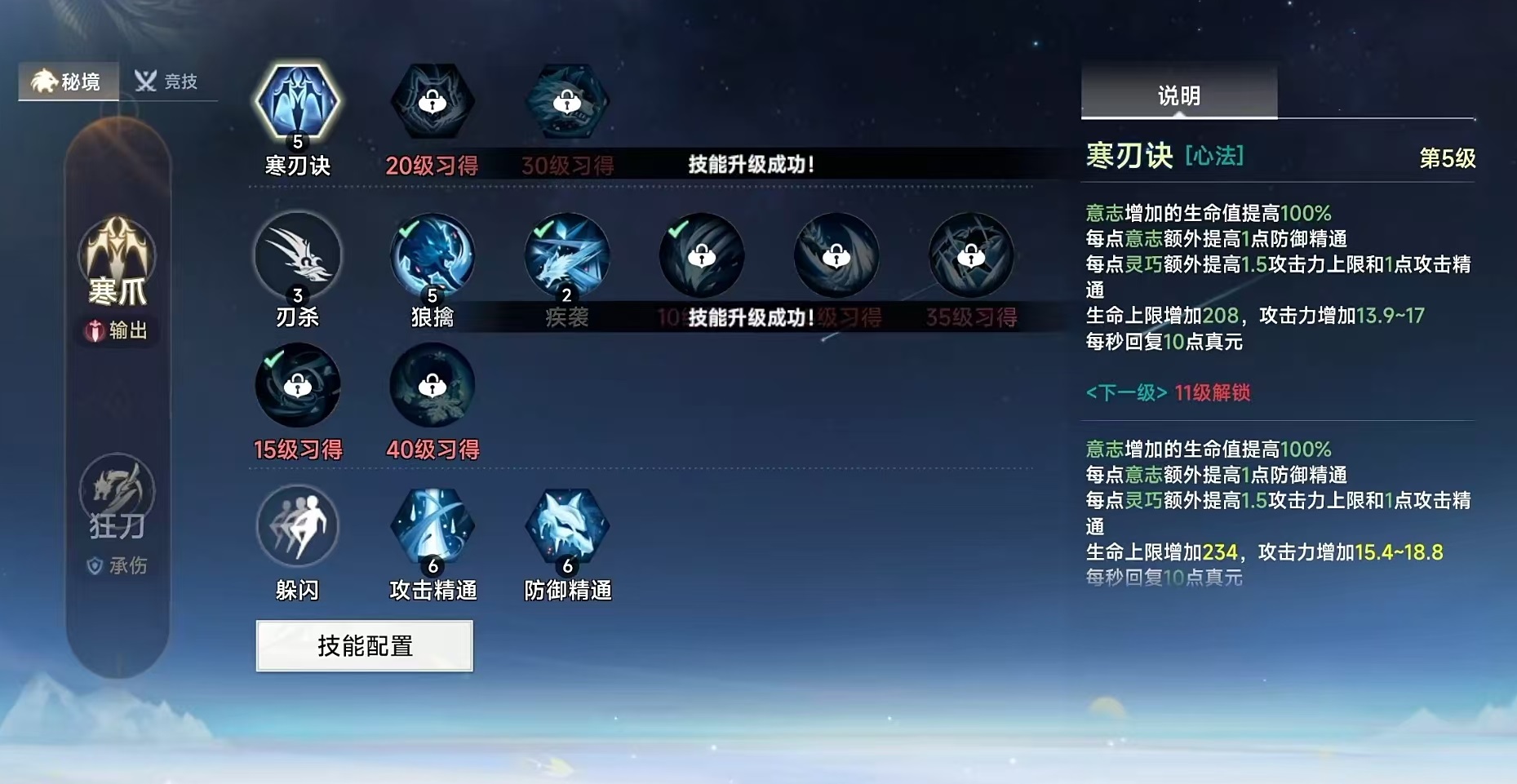Click the locked 40级习得 skill icon
Image resolution: width=1517 pixels, height=784 pixels.
432,386
